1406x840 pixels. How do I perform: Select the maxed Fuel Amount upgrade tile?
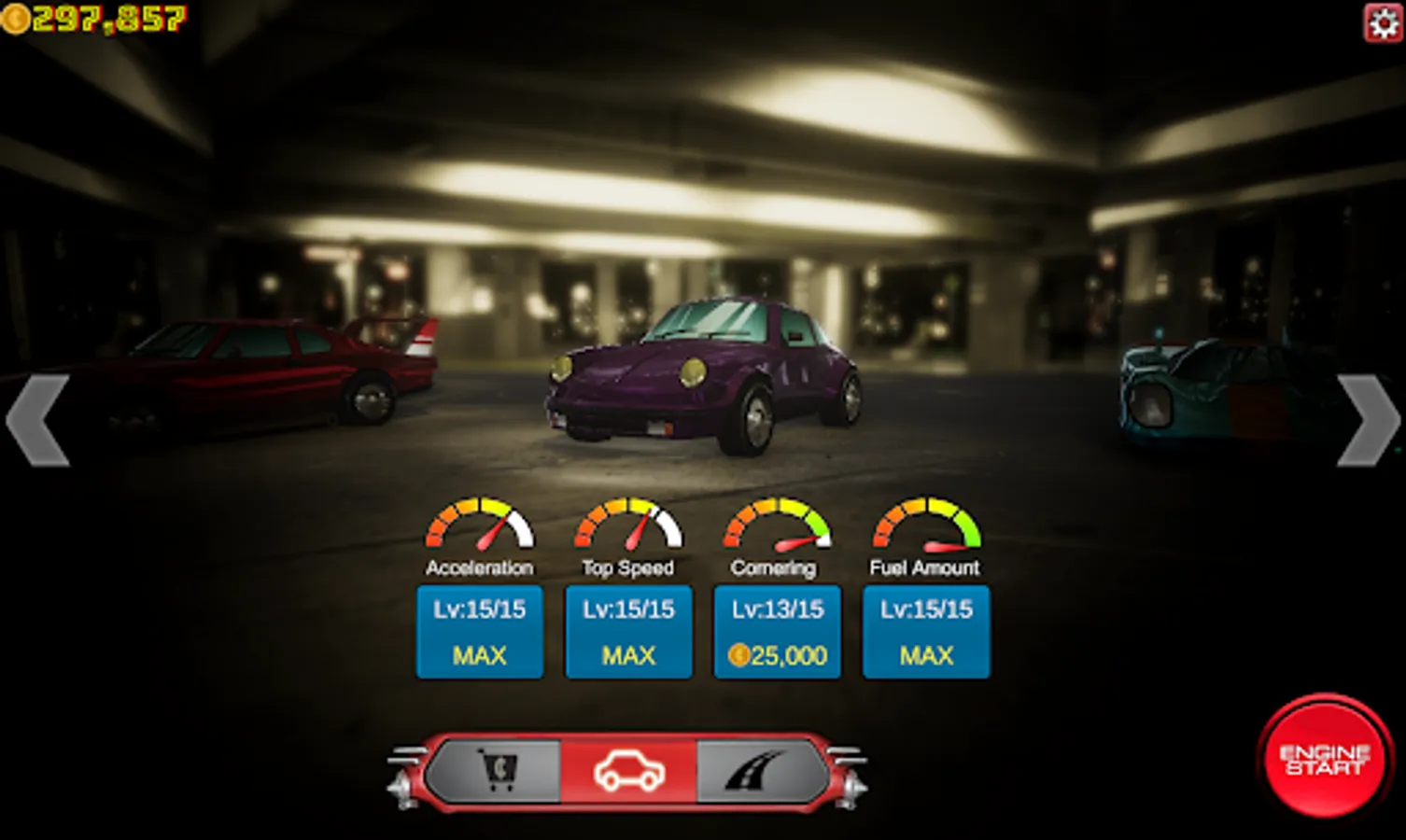click(926, 632)
